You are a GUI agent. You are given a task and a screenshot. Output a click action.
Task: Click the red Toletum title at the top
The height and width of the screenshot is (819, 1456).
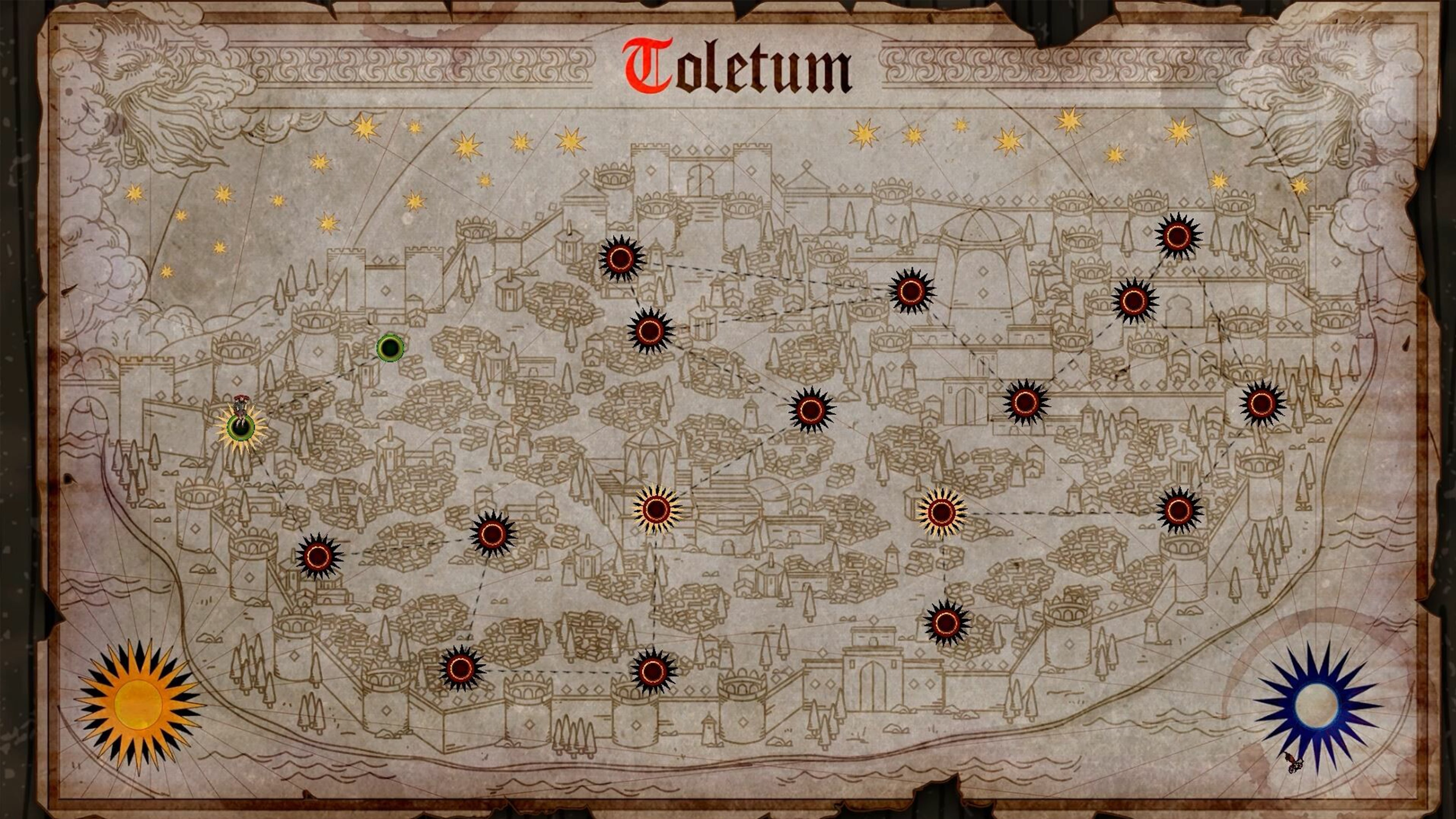(x=729, y=65)
